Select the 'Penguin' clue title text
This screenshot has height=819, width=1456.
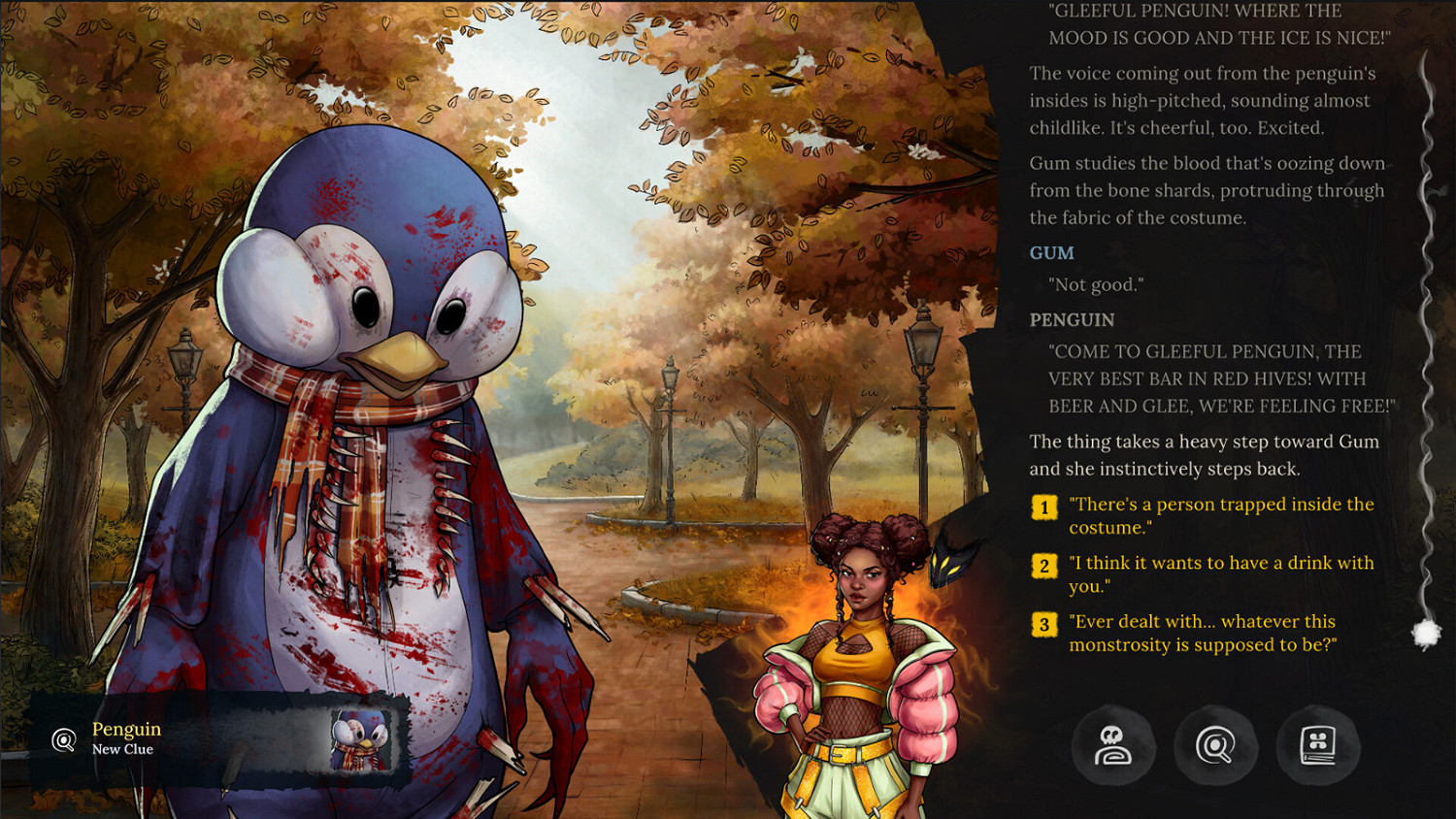(x=125, y=729)
